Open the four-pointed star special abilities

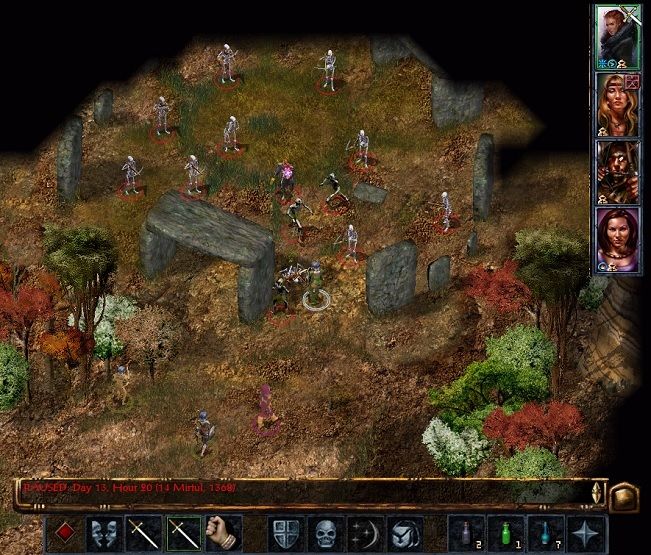click(x=585, y=532)
